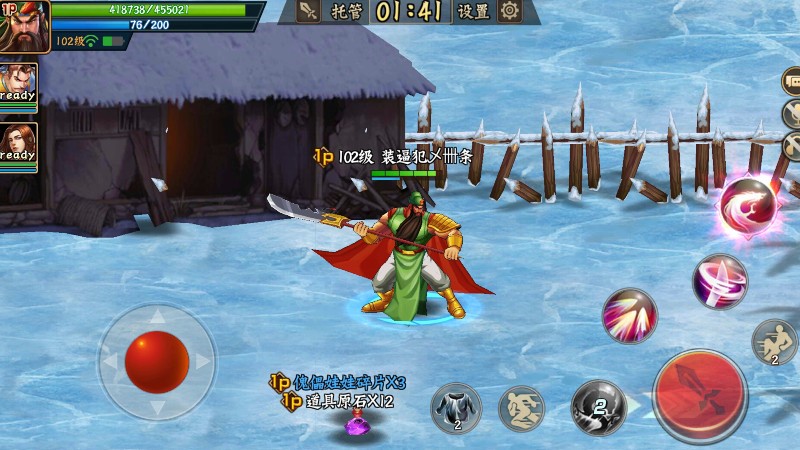Tap the red virtual joystick ball
This screenshot has width=800, height=450.
pos(157,360)
